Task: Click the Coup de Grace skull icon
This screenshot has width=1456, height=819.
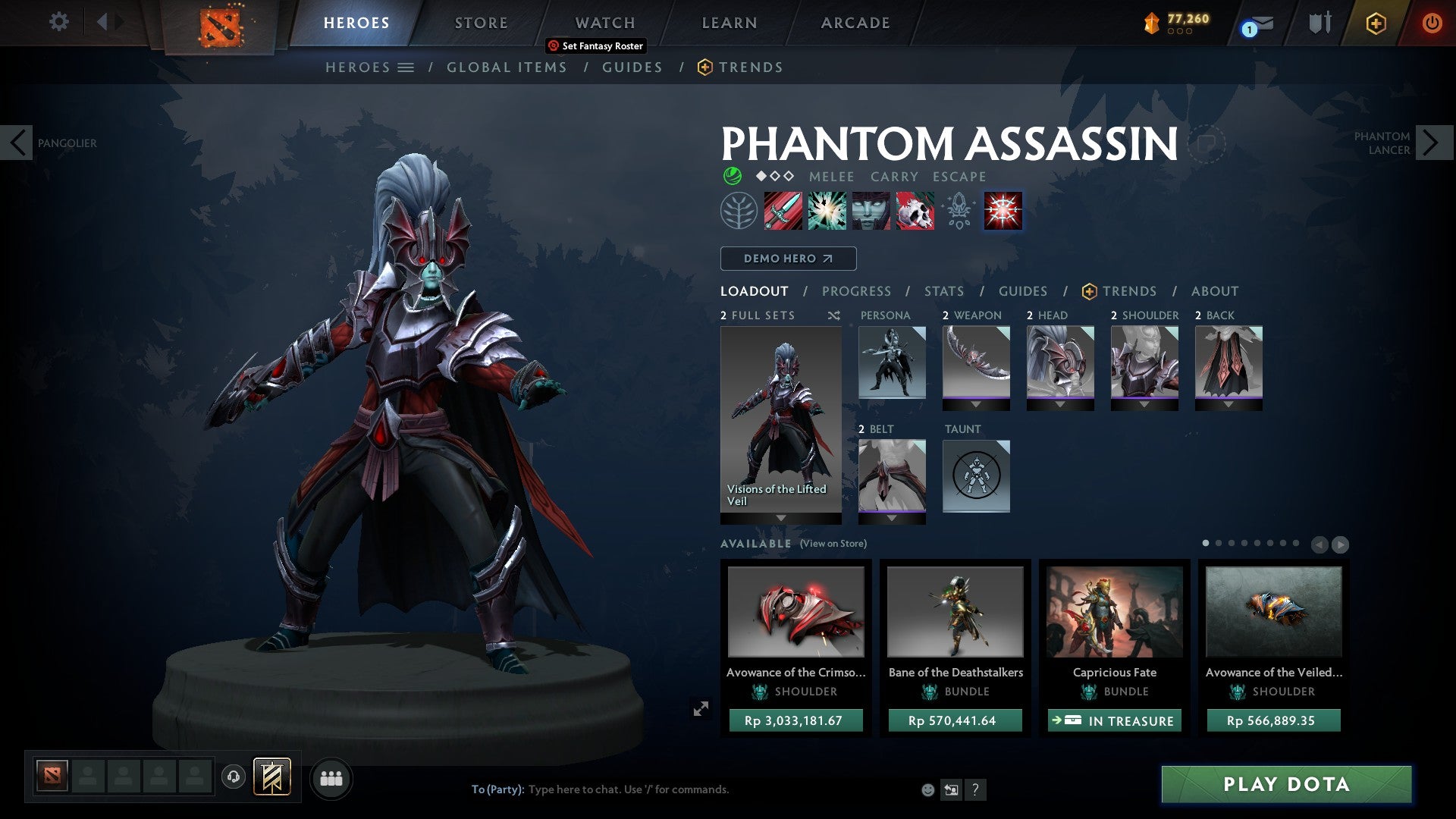Action: click(914, 211)
